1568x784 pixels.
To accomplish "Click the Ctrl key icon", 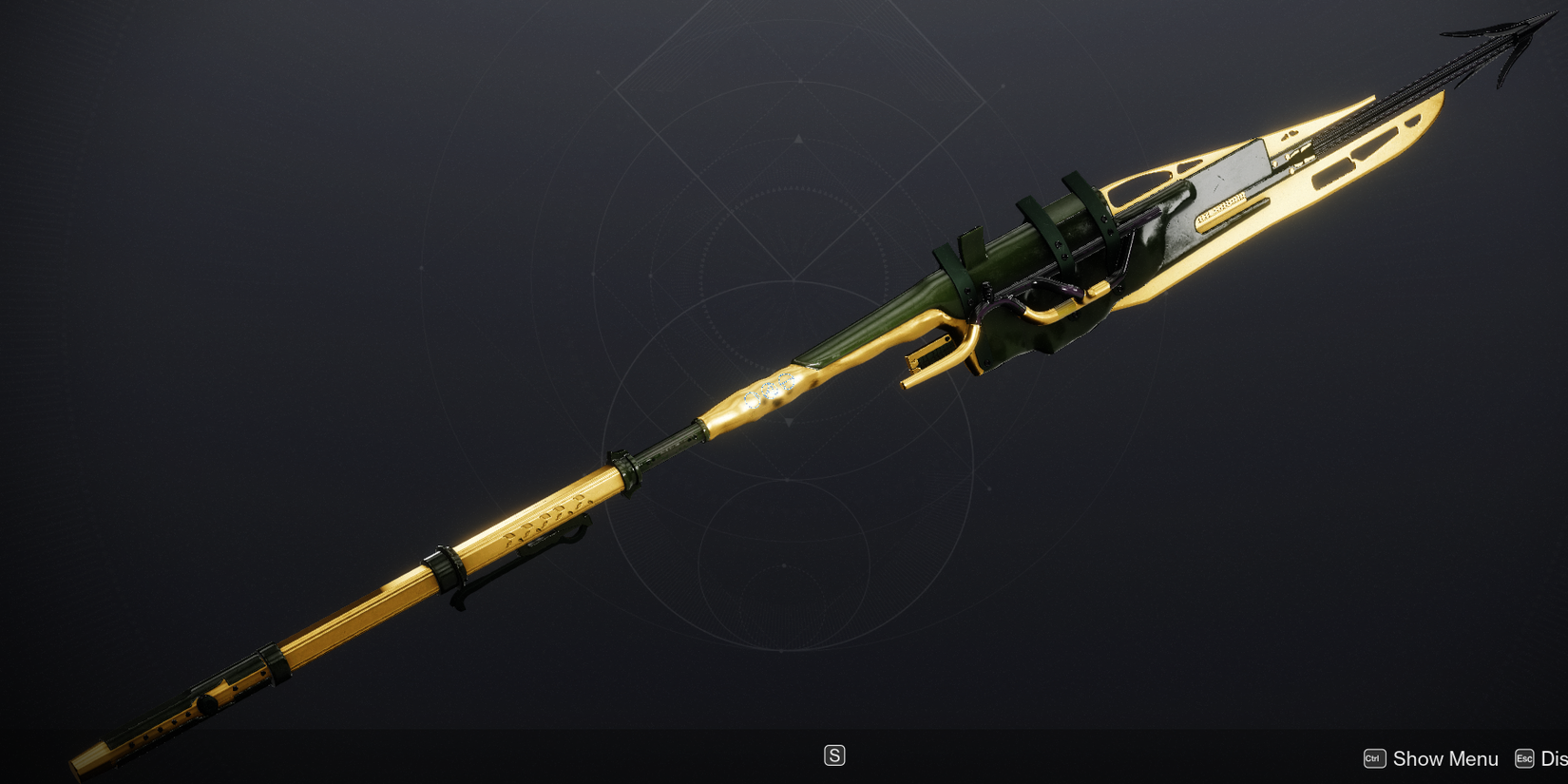I will pyautogui.click(x=1372, y=758).
